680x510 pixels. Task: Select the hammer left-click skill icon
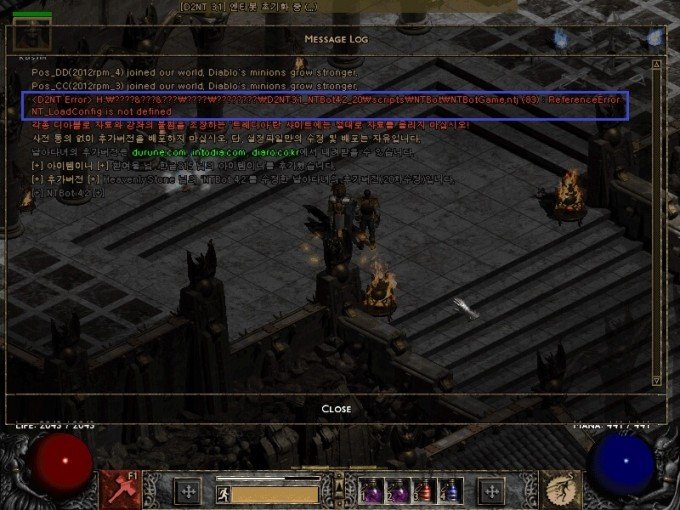119,489
